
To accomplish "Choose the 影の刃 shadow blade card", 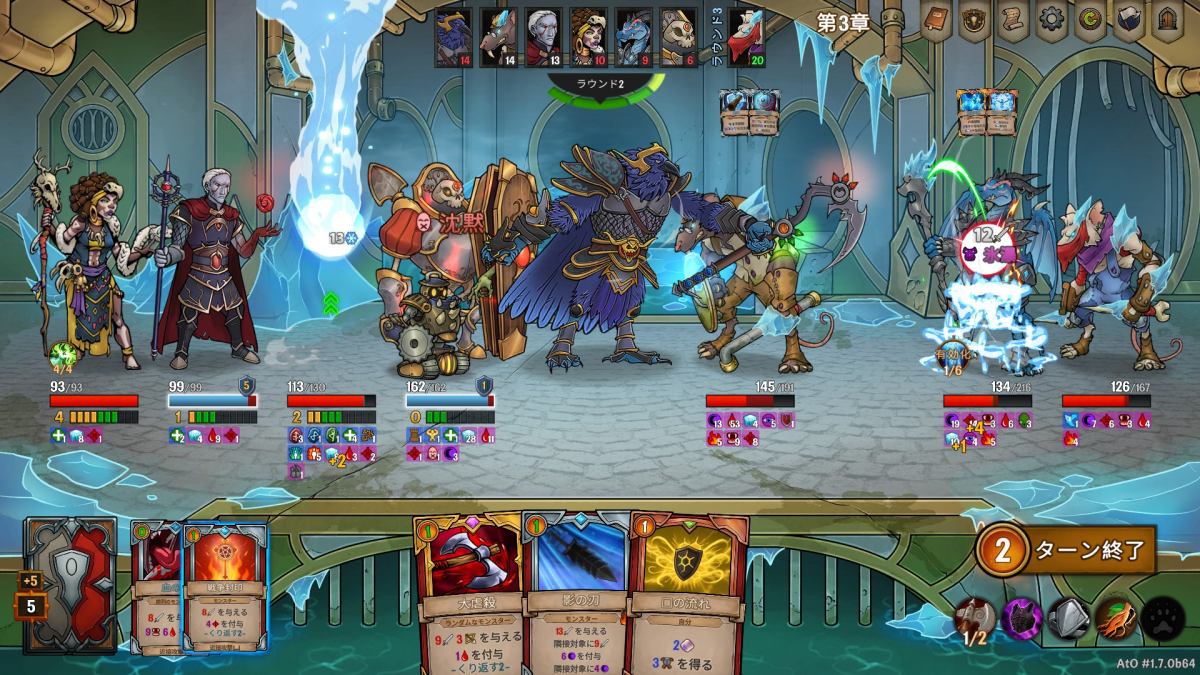I will 575,590.
